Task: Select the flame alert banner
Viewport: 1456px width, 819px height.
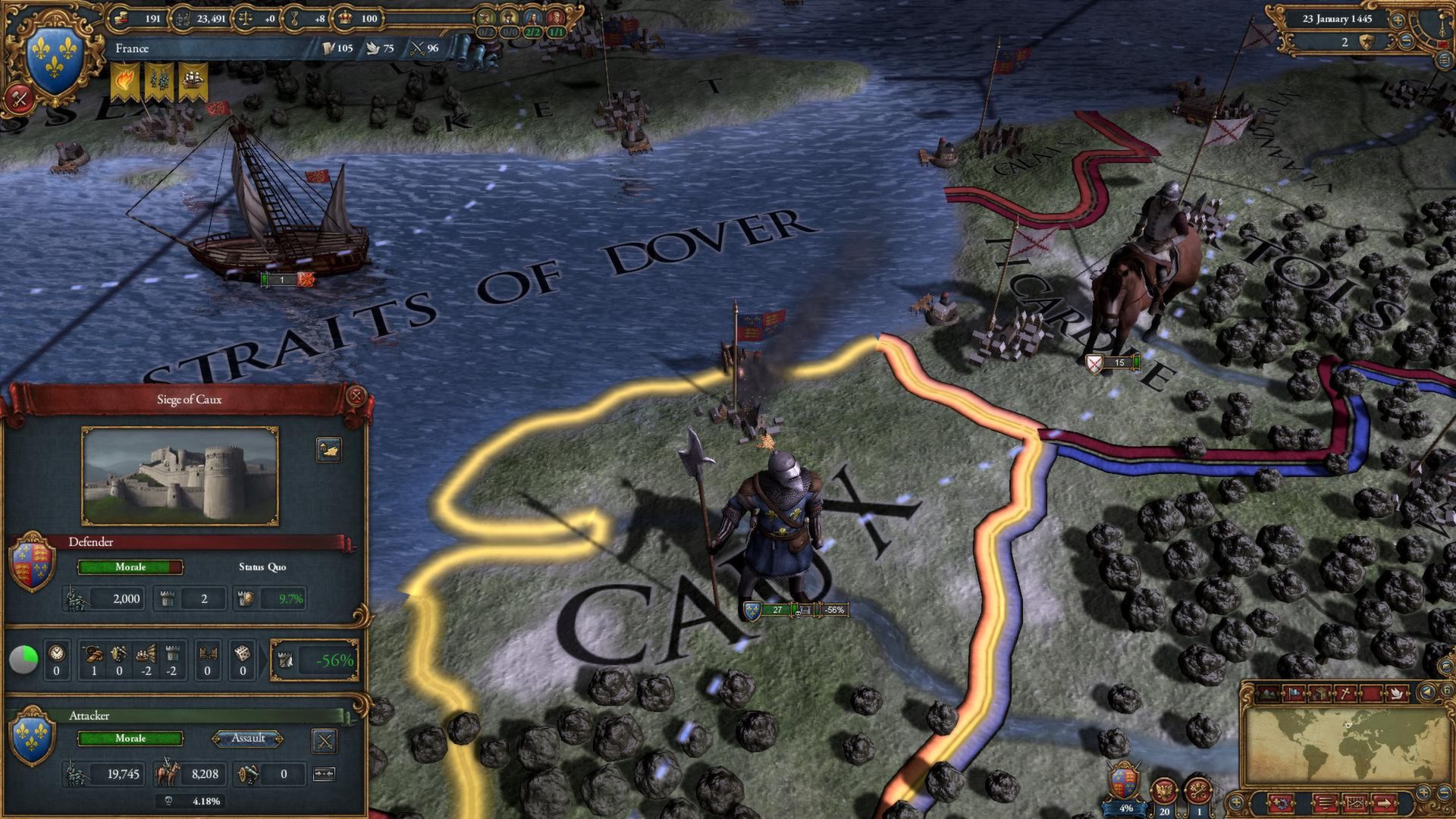Action: click(x=126, y=82)
